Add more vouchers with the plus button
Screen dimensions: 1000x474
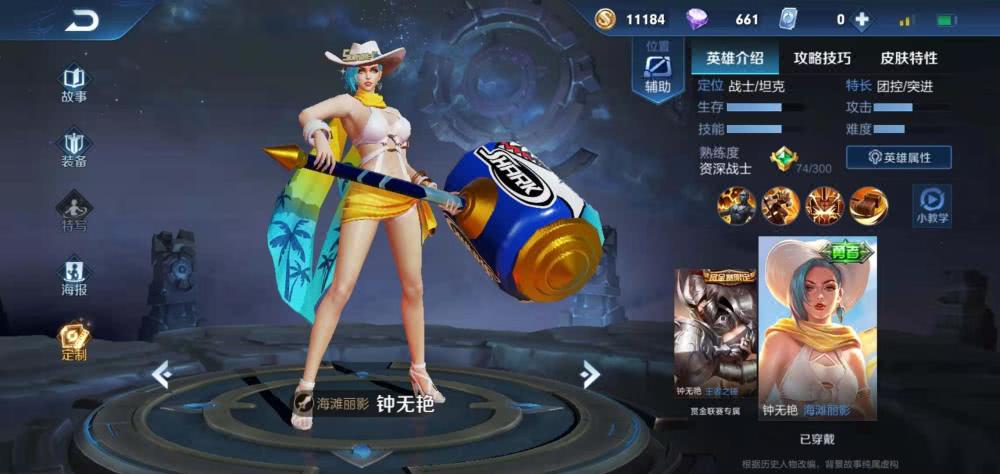[x=862, y=19]
